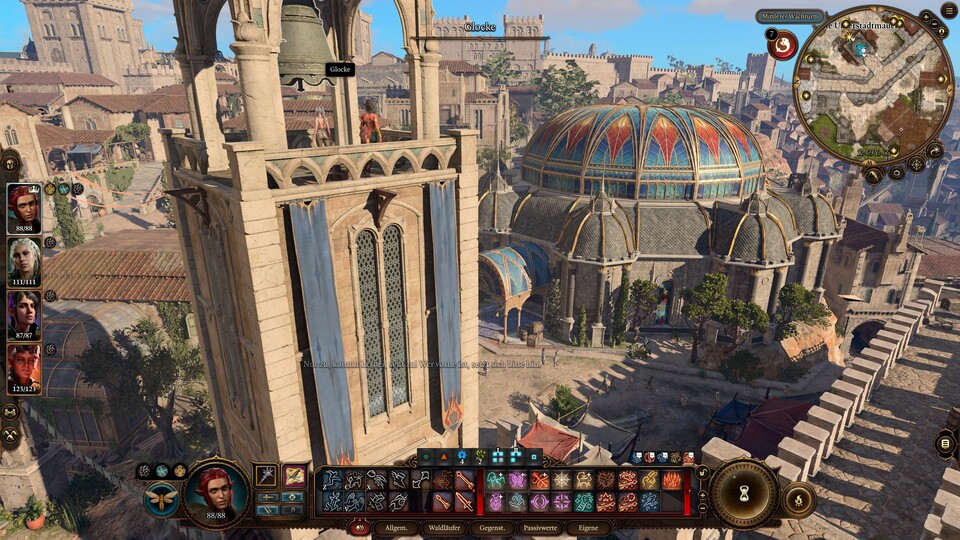Switch to the Allgem. hotbar tab
The image size is (960, 540).
click(395, 527)
